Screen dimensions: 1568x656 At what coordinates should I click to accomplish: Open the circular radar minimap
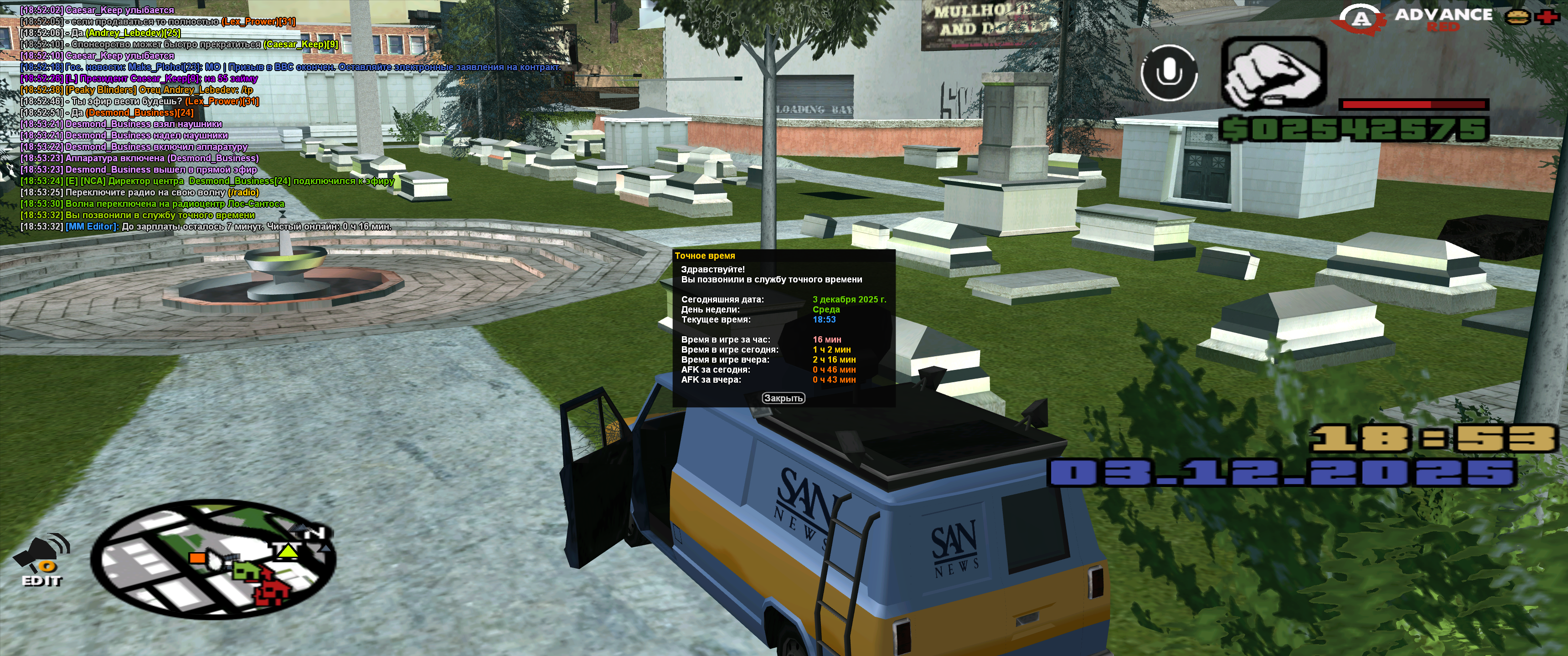tap(213, 559)
